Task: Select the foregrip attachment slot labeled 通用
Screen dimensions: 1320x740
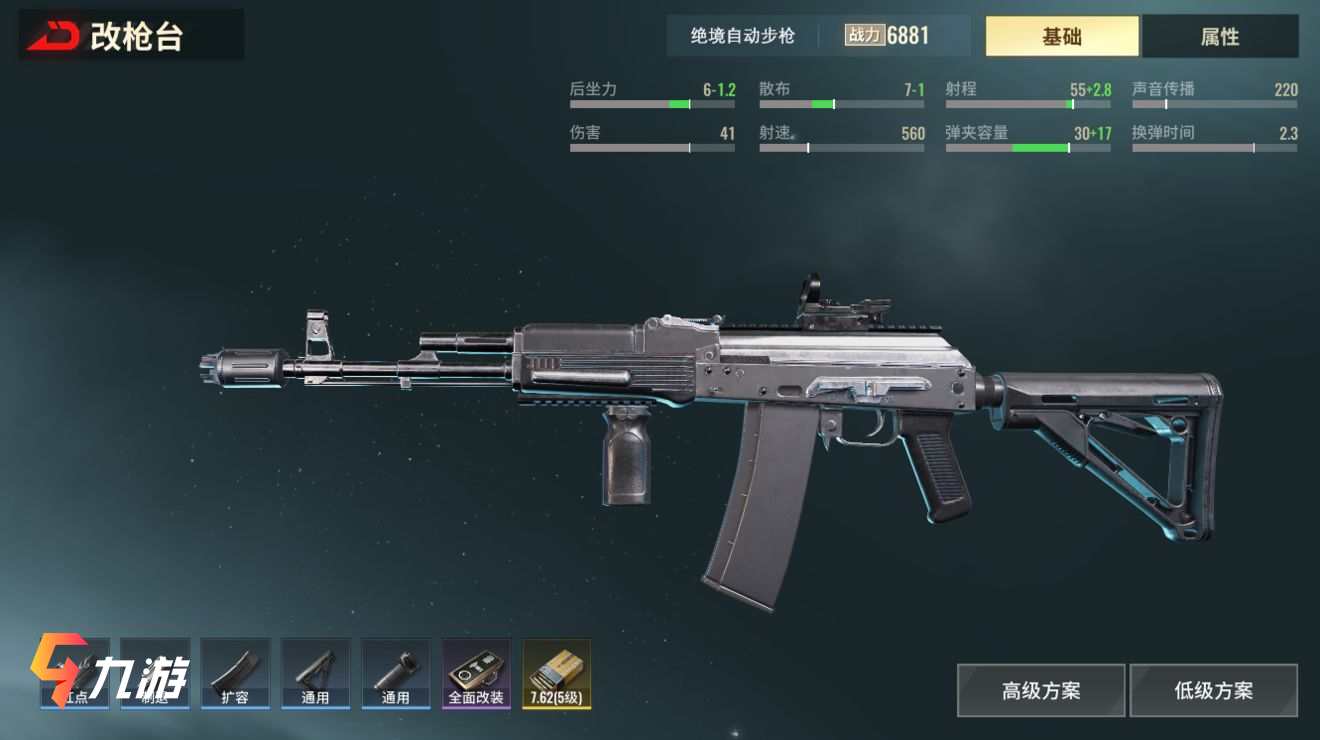Action: pos(395,673)
